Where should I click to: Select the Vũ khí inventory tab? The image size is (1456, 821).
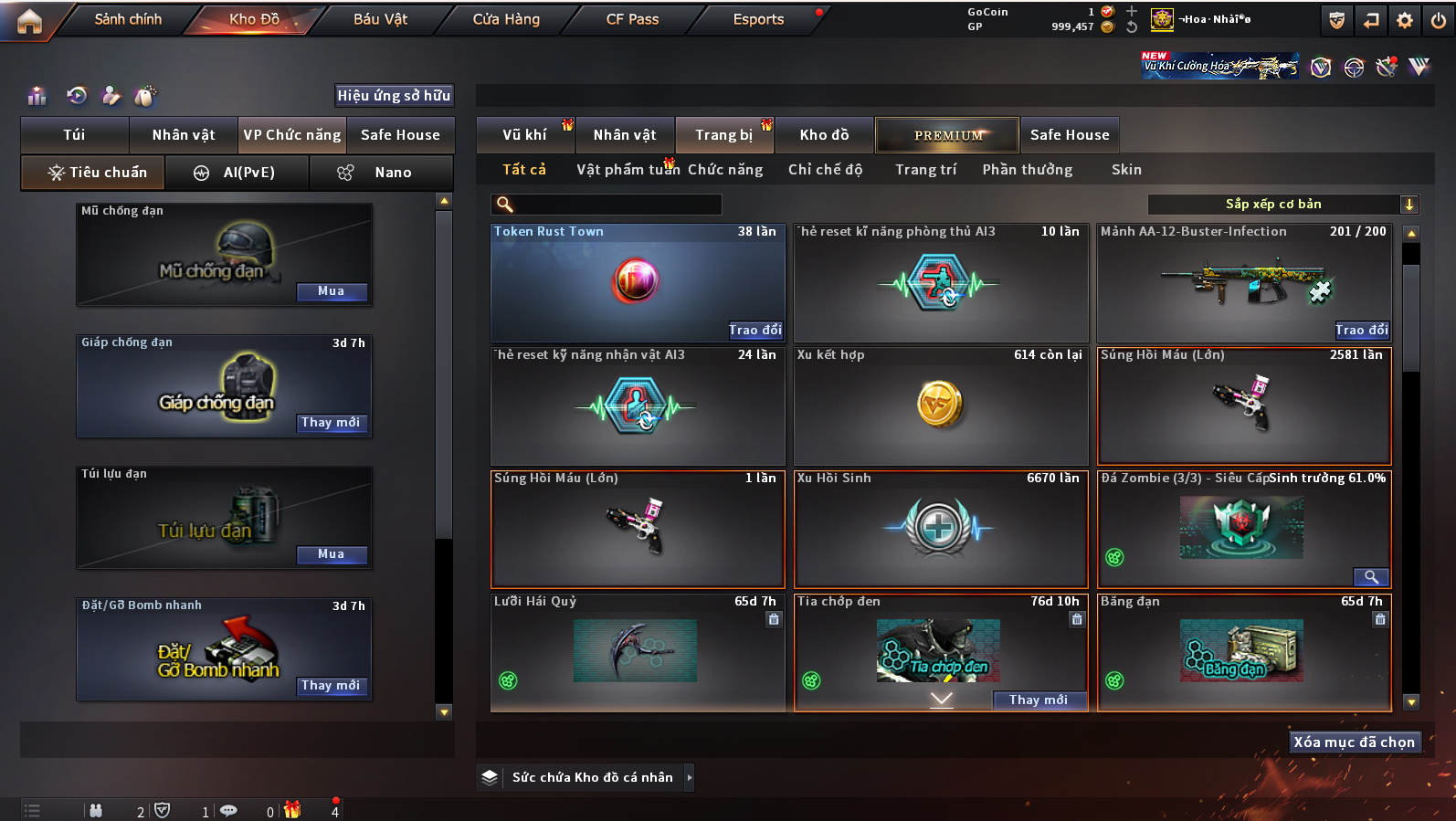pyautogui.click(x=525, y=135)
